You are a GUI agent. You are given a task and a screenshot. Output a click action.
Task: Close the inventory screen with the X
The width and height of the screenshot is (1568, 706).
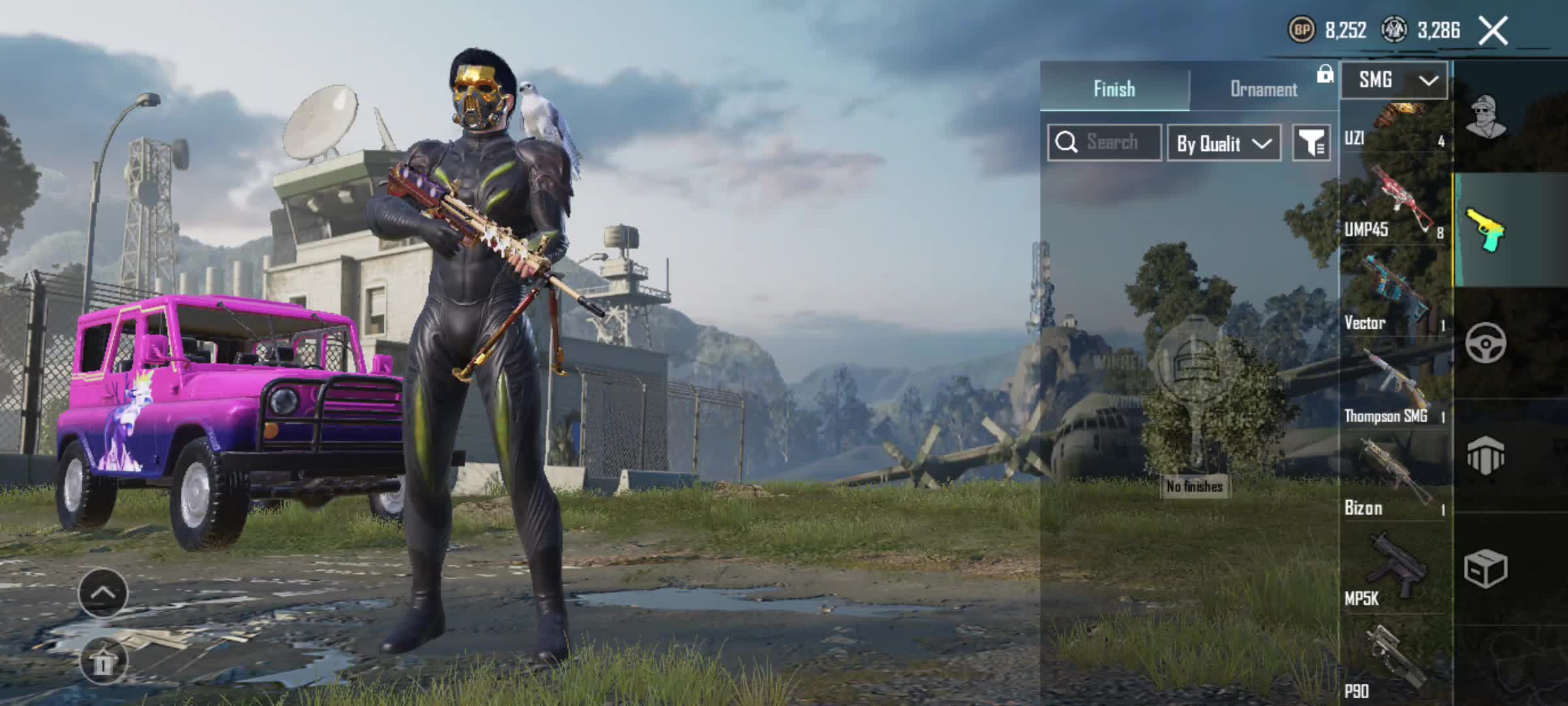click(x=1494, y=31)
